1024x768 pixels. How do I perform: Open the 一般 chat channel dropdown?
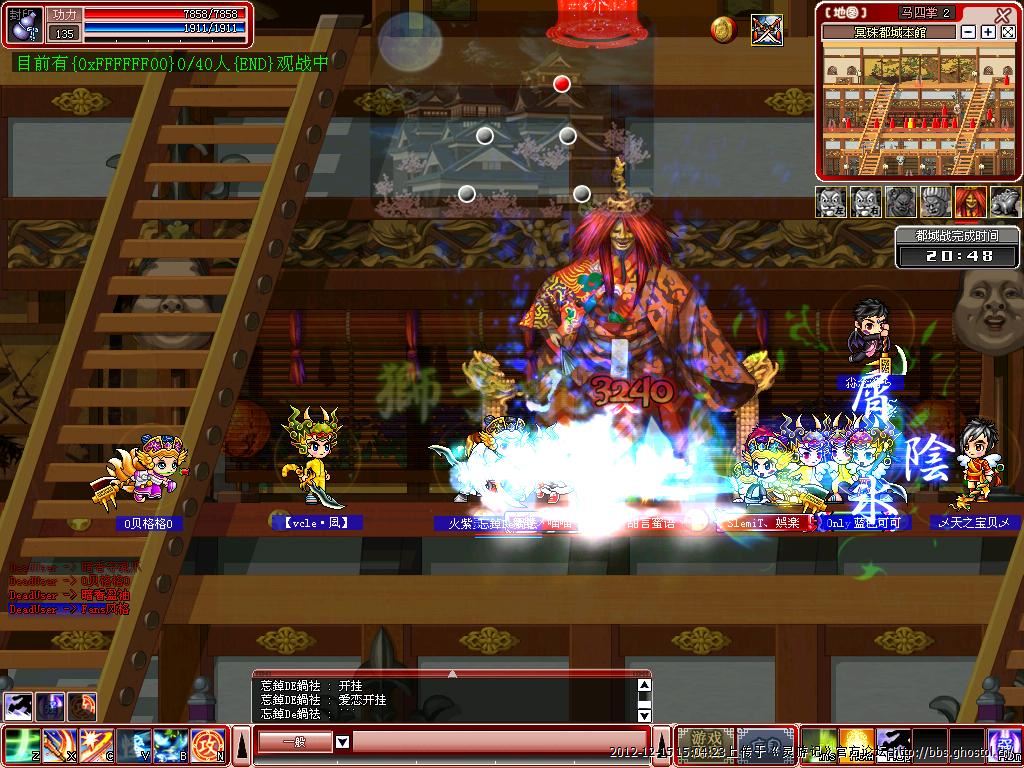pyautogui.click(x=342, y=742)
